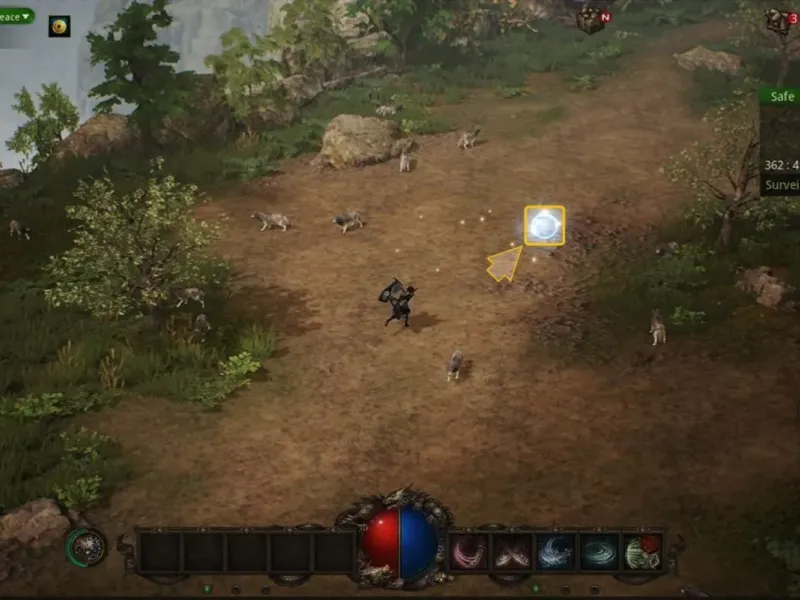
Task: Open the chest icon with red 3 badge
Action: click(x=780, y=20)
